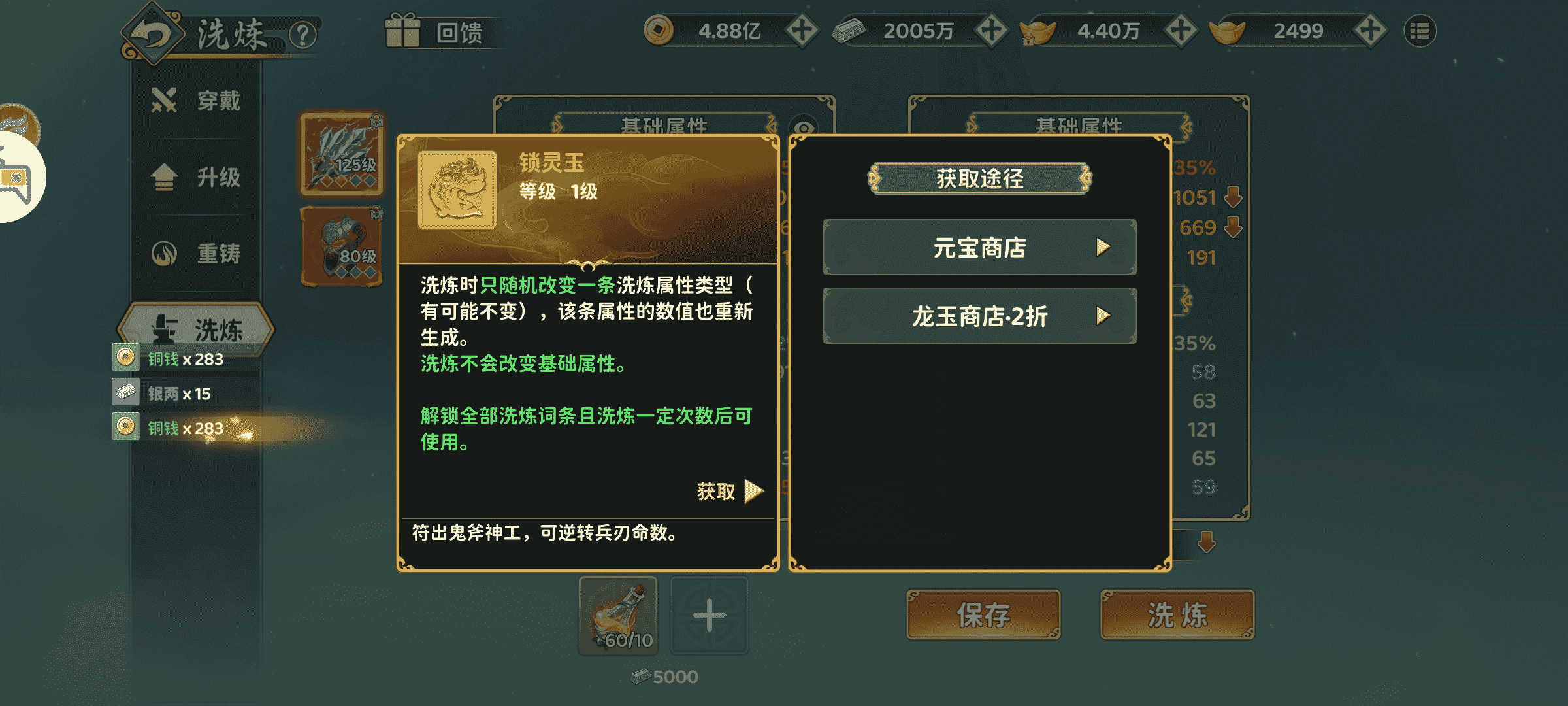Screen dimensions: 1568x706
Task: Select the 60/10 refining potion item
Action: coord(617,614)
